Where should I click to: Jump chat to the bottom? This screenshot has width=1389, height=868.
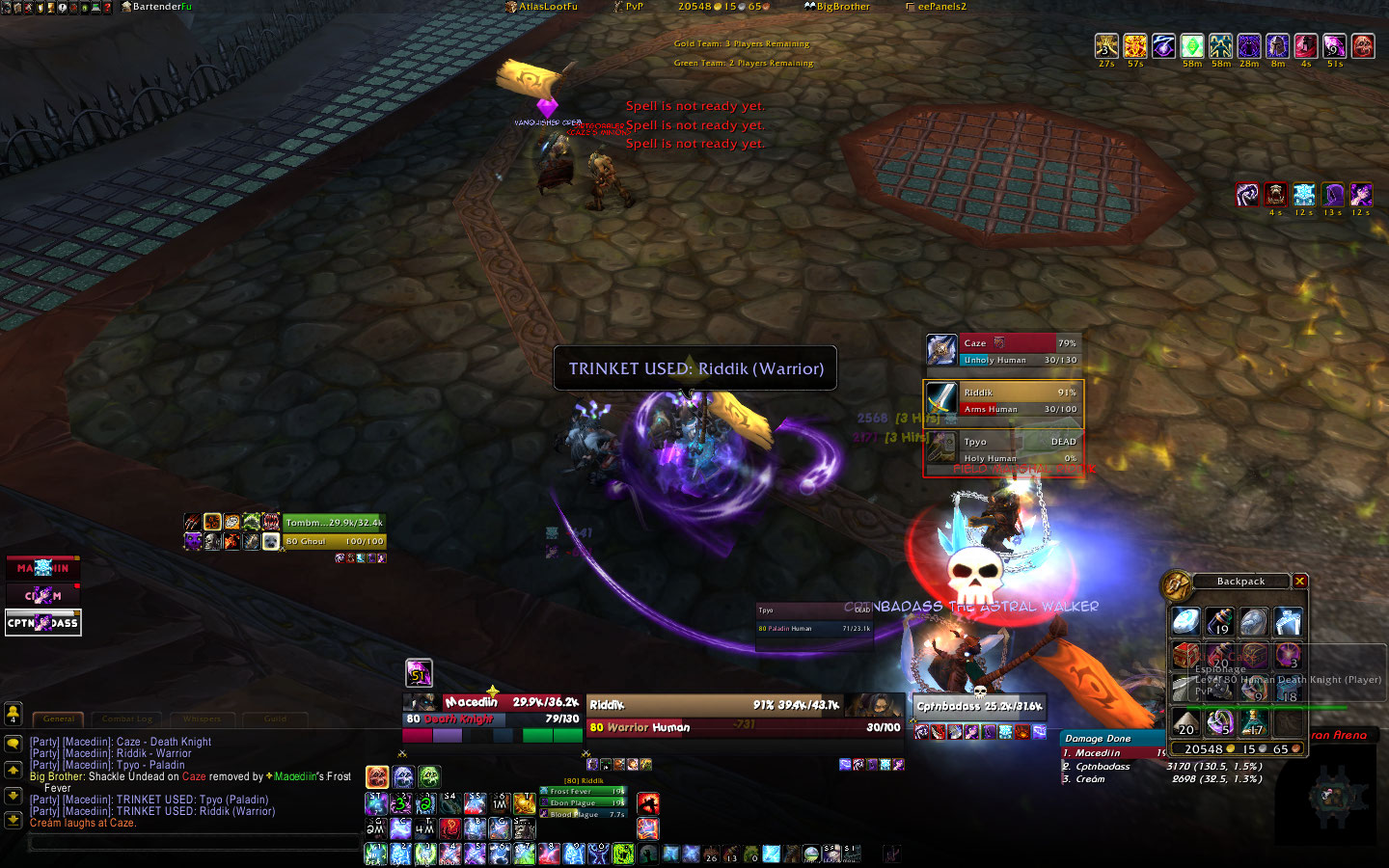click(14, 820)
